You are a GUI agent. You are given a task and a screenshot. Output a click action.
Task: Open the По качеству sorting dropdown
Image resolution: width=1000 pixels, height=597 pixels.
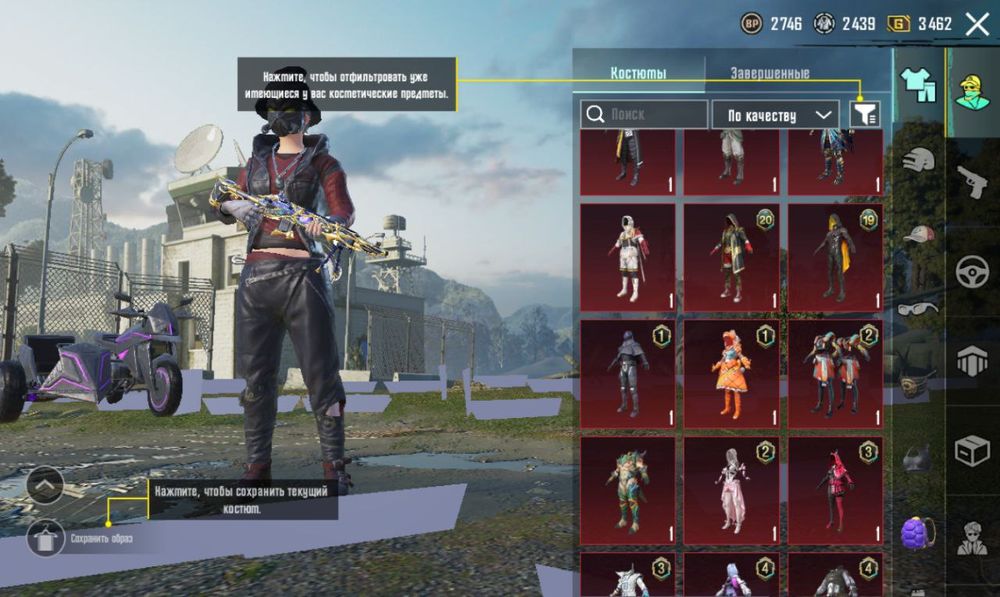click(x=775, y=115)
